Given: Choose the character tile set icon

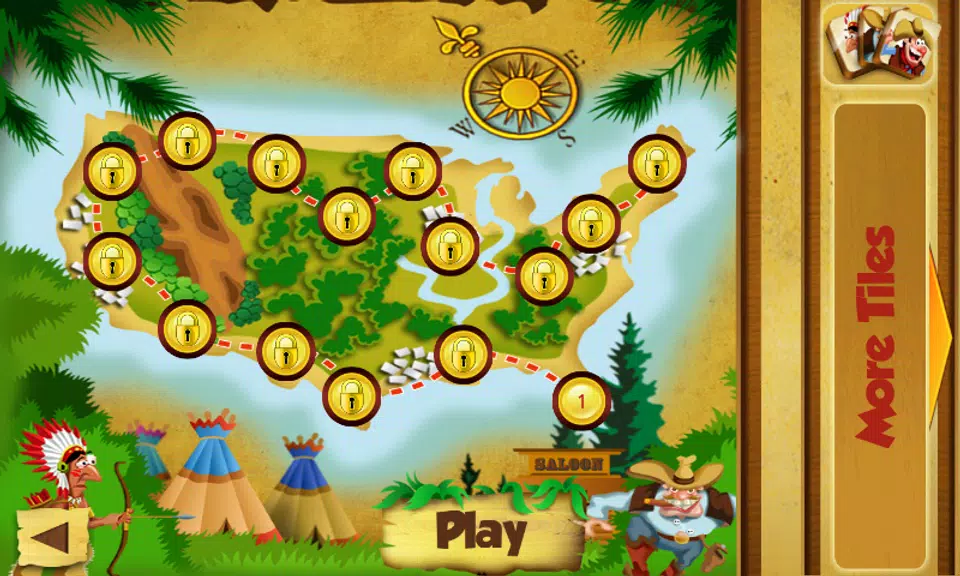Looking at the screenshot, I should tap(880, 42).
